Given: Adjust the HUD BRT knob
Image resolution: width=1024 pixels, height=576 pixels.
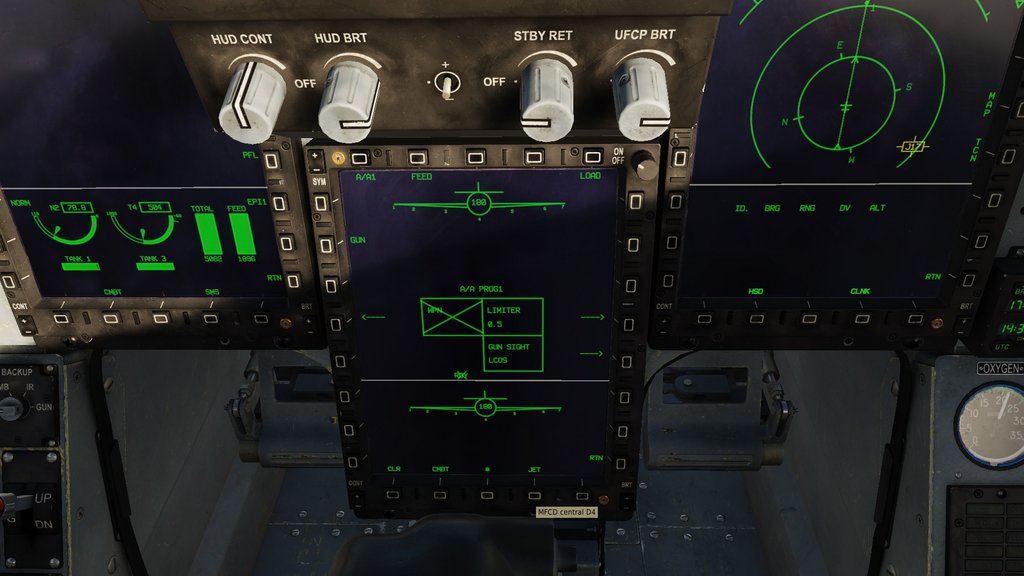Looking at the screenshot, I should point(348,100).
